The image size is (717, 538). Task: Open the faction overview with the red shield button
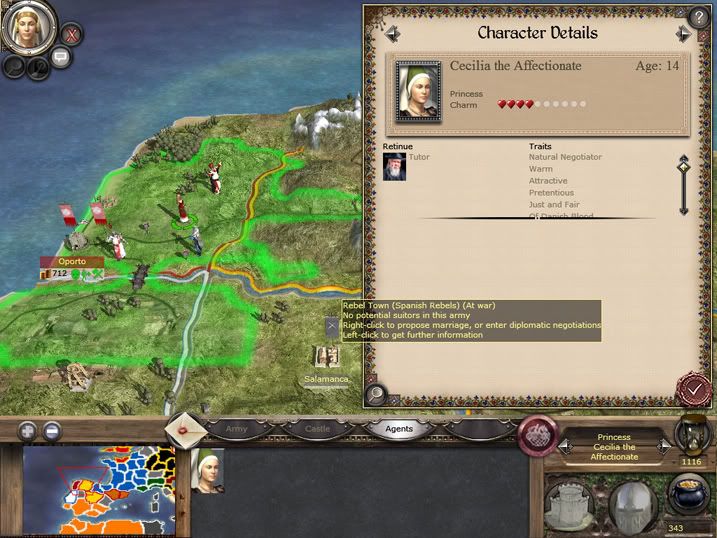(538, 436)
